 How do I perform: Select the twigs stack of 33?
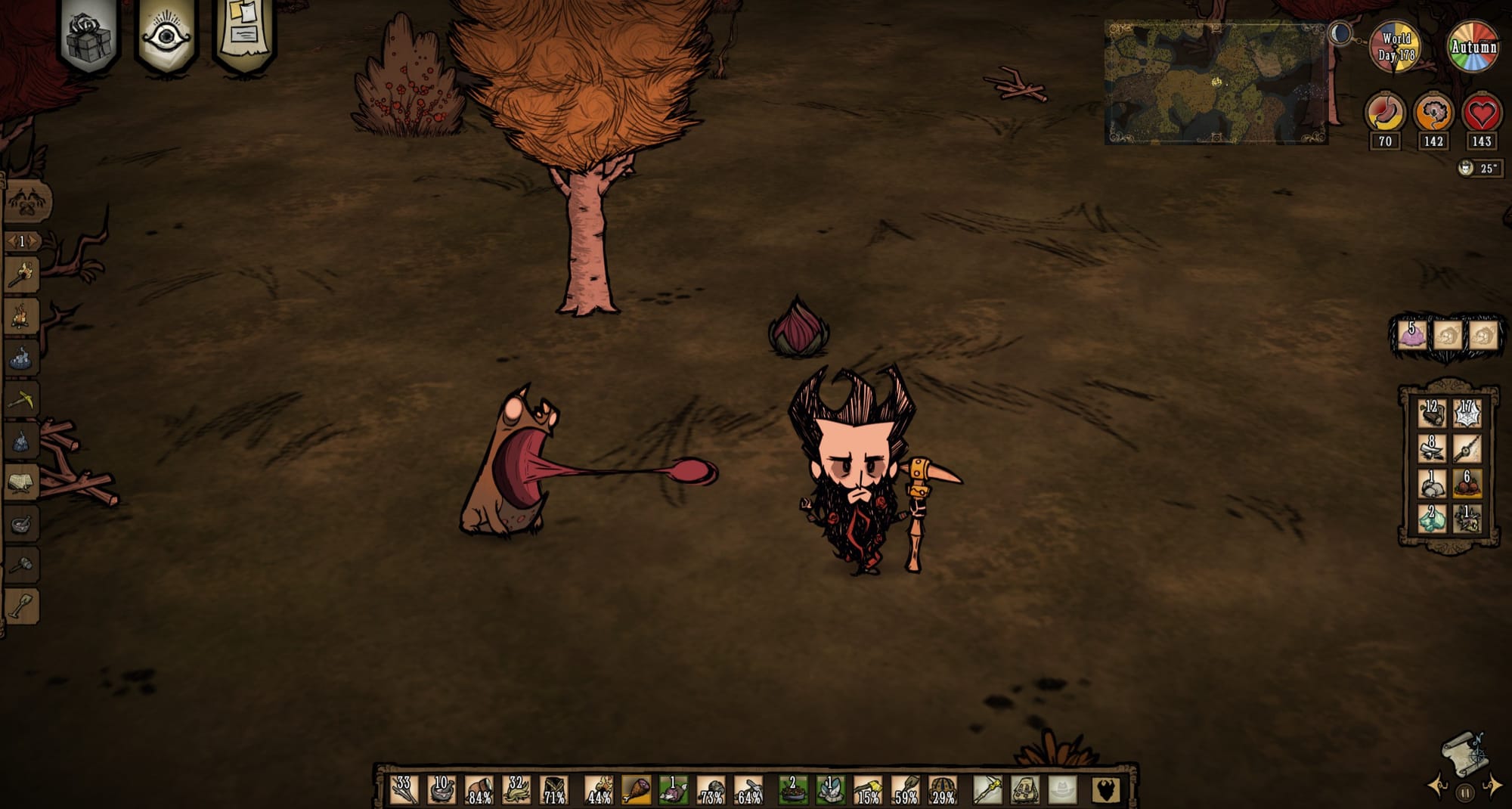(x=404, y=790)
